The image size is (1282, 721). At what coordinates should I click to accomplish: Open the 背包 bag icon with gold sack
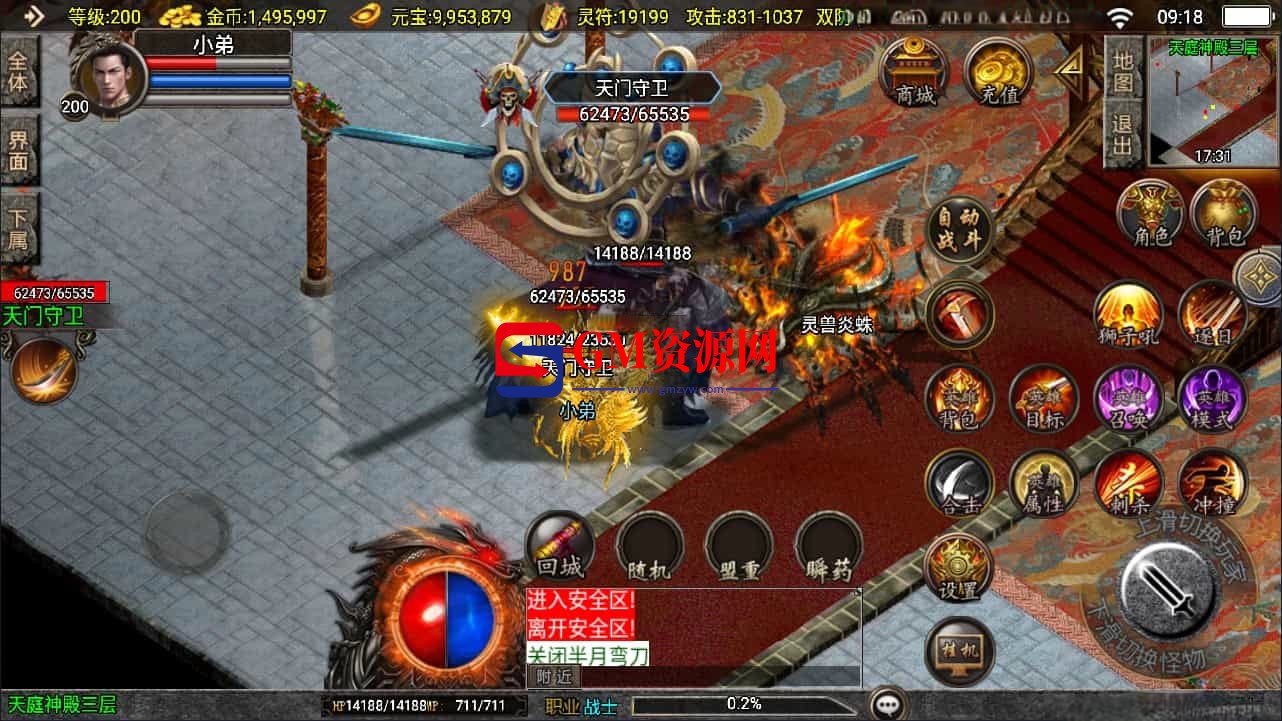click(x=1223, y=212)
